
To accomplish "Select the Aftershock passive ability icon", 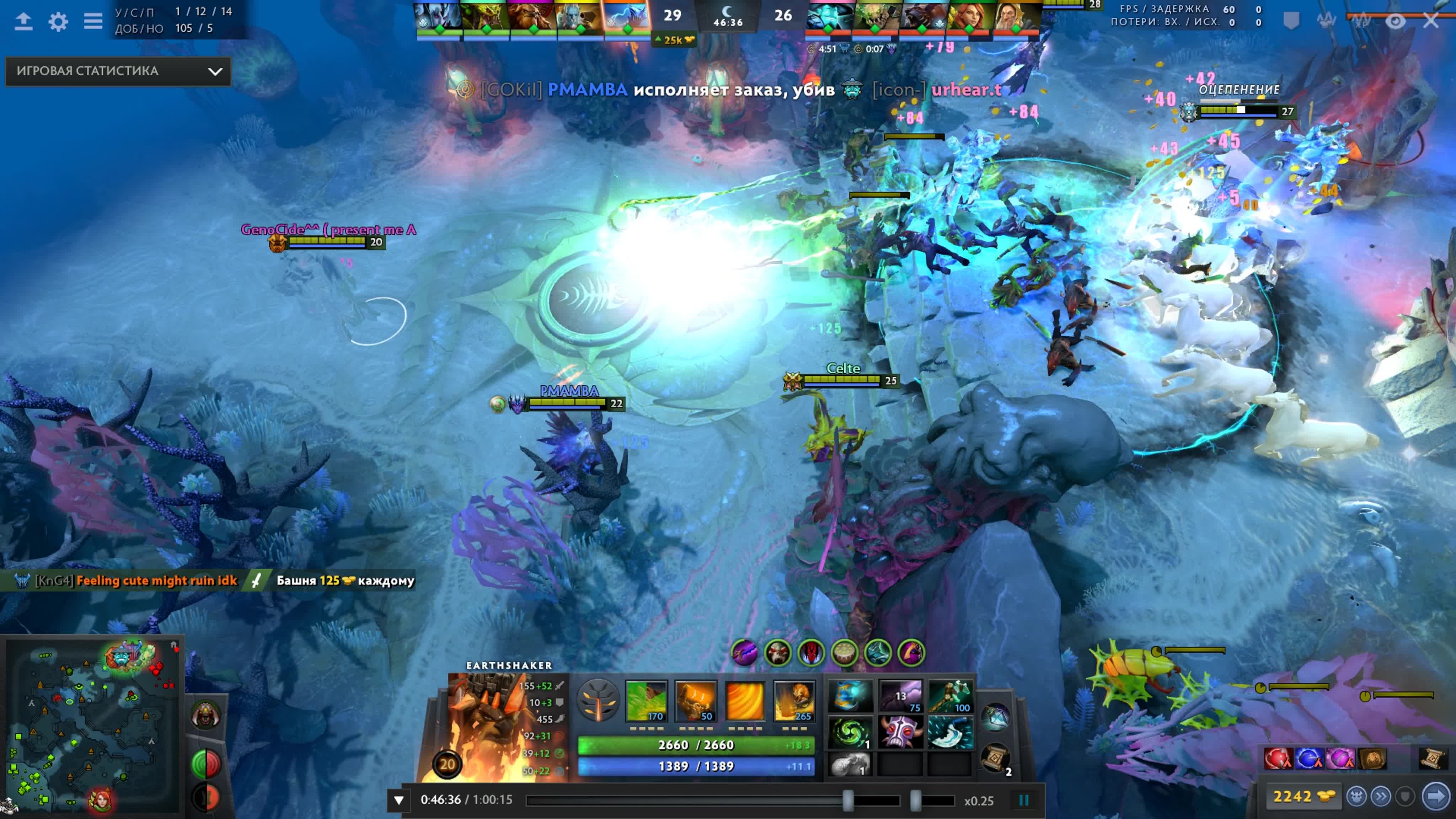I will click(744, 701).
